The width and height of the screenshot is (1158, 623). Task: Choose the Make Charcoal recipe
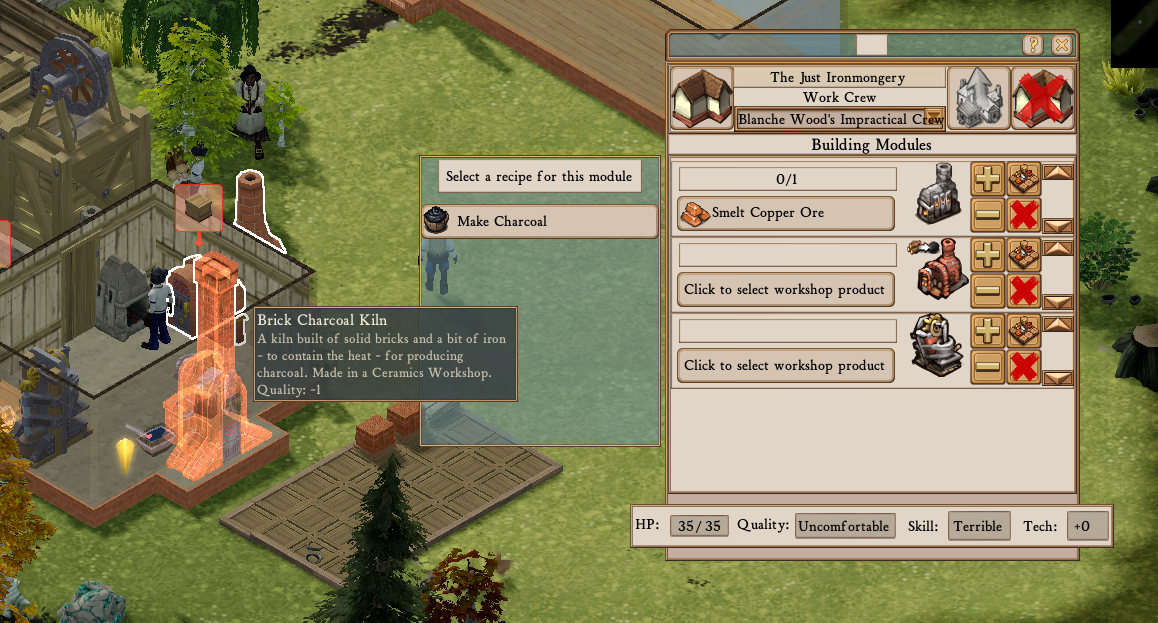click(x=540, y=221)
